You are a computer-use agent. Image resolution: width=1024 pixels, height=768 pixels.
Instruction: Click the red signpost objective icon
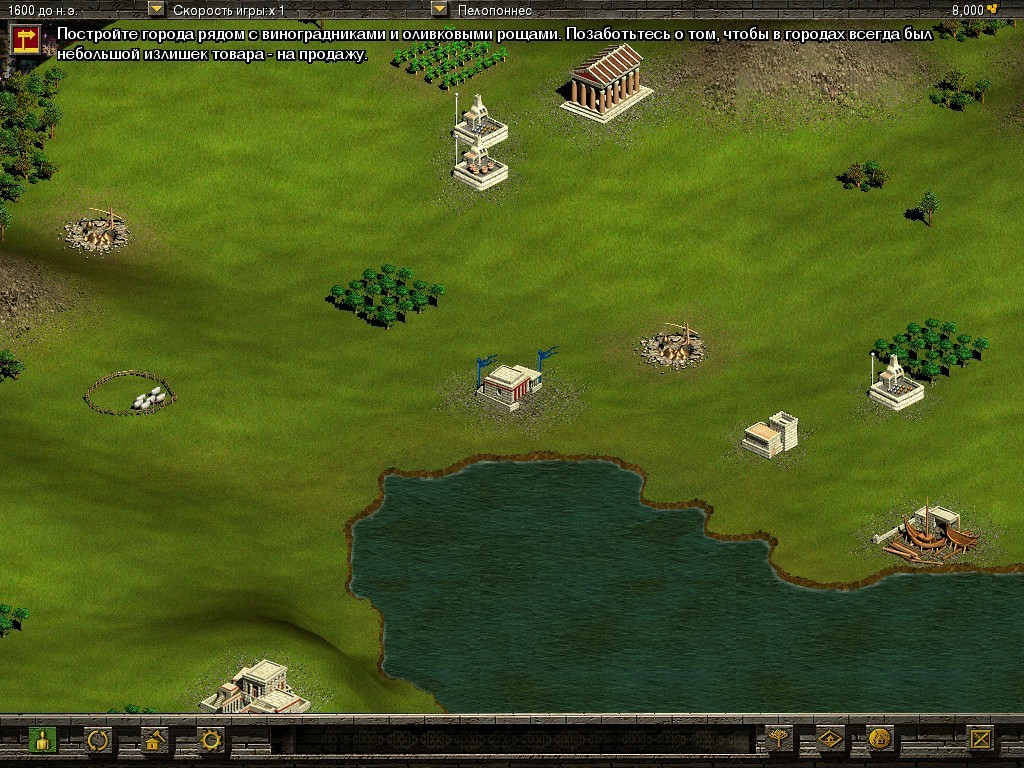coord(25,39)
